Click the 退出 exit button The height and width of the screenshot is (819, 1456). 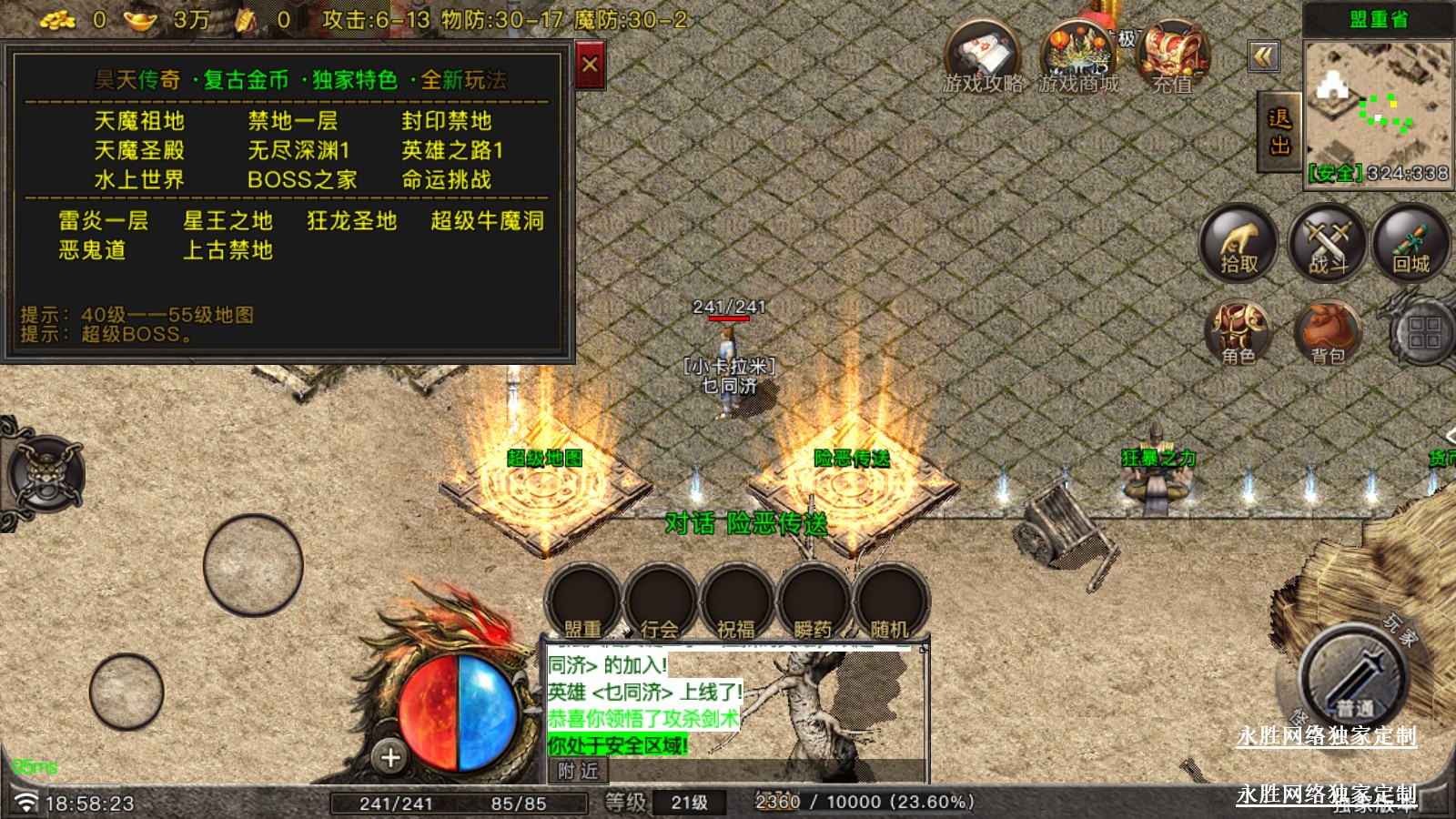[x=1279, y=132]
